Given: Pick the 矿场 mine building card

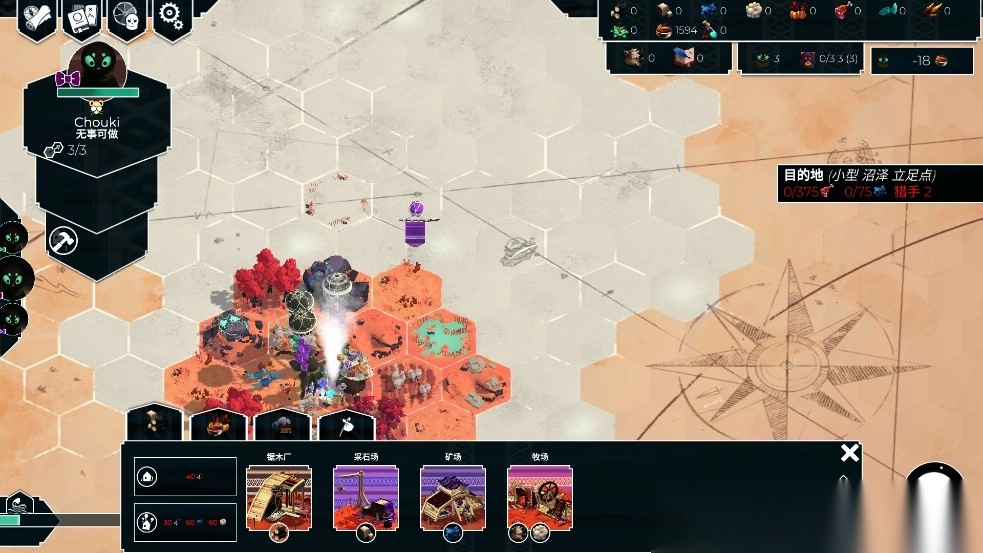Looking at the screenshot, I should 452,497.
